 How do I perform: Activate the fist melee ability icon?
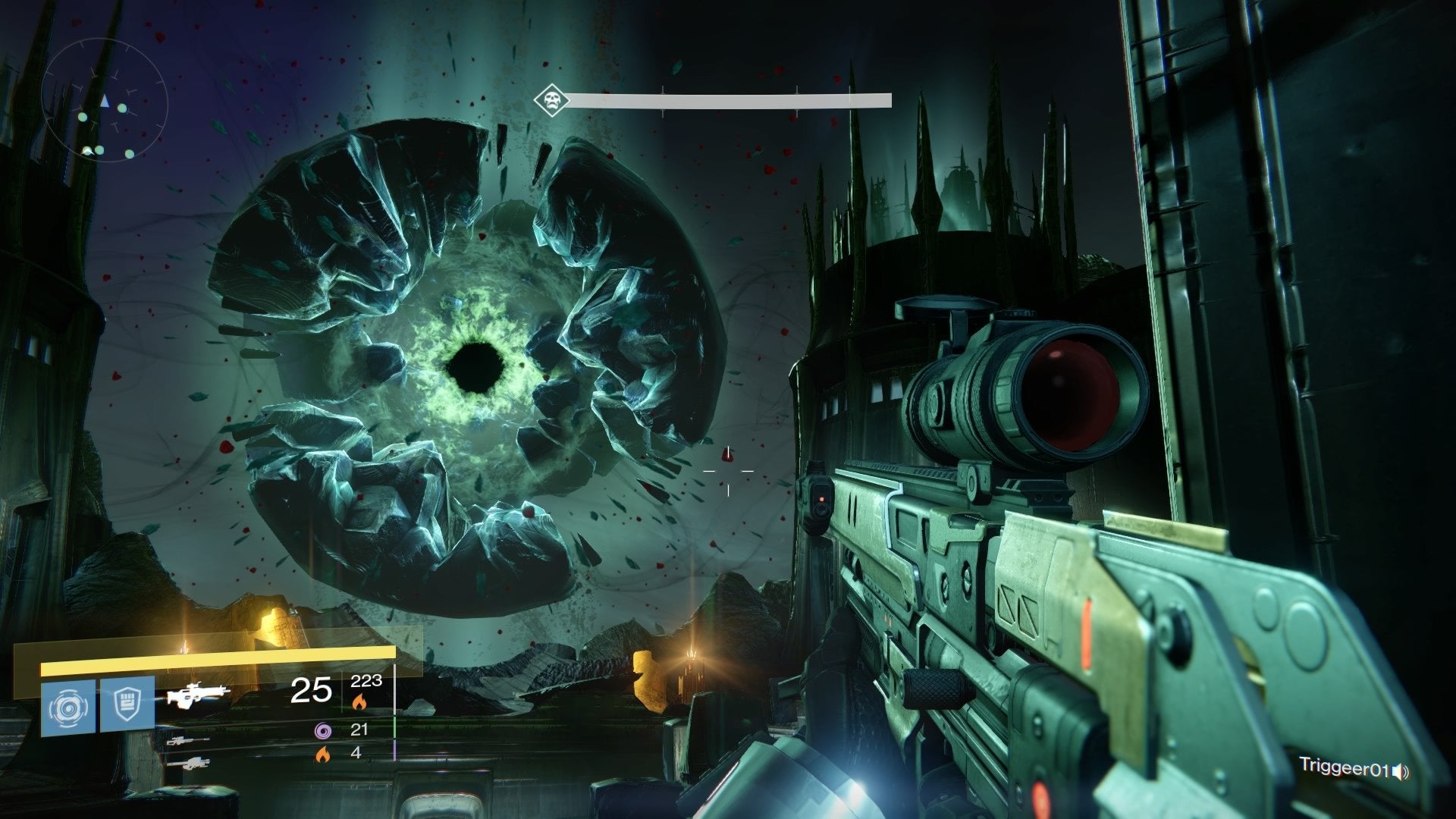click(127, 705)
